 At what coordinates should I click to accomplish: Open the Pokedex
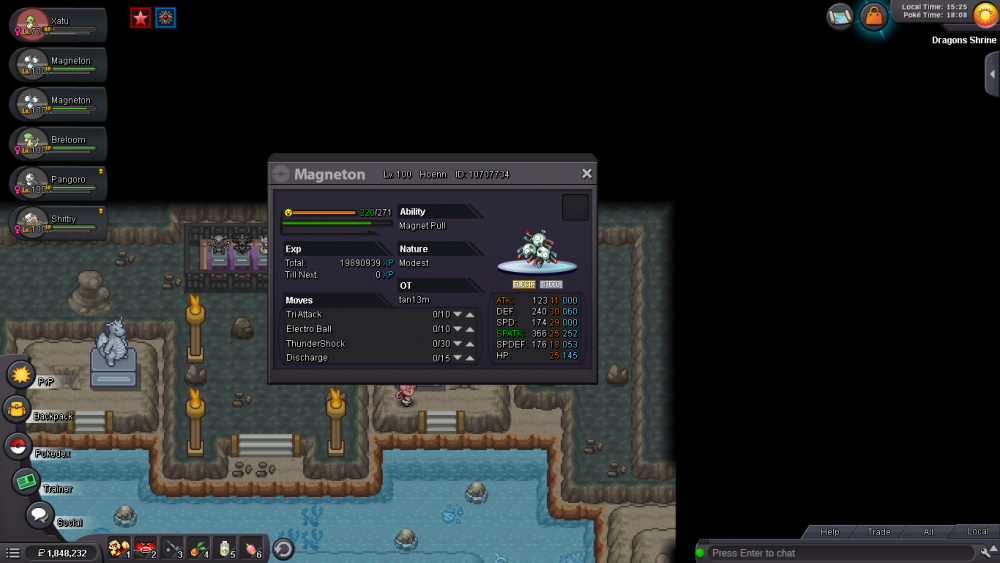click(x=18, y=446)
